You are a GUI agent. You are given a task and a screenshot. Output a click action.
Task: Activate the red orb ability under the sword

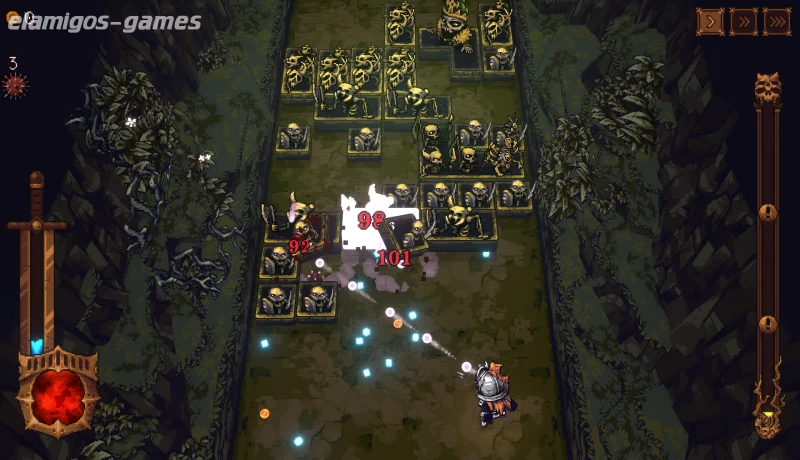(57, 391)
